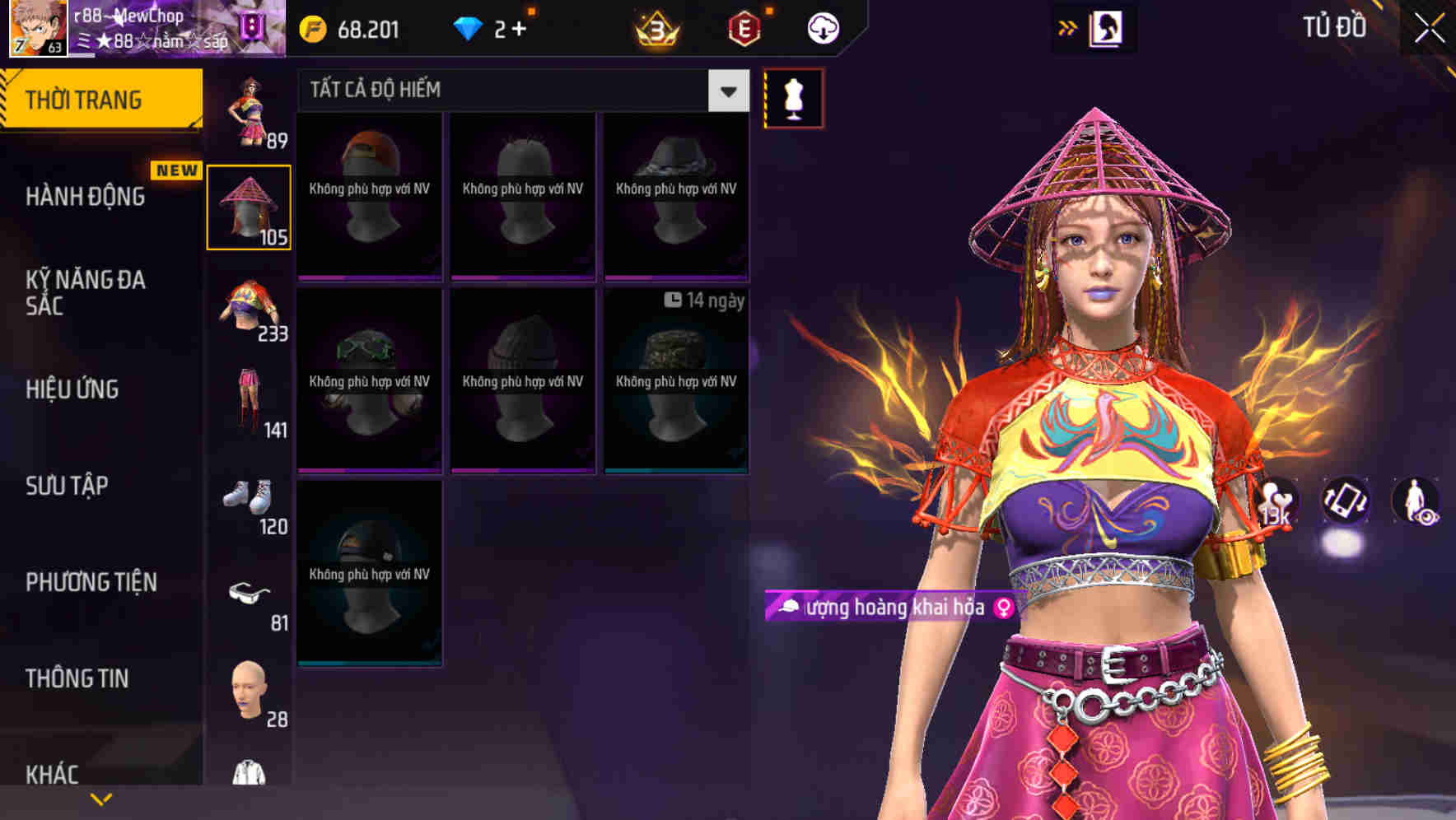Select the gold rank 3 crown badge

[x=655, y=27]
